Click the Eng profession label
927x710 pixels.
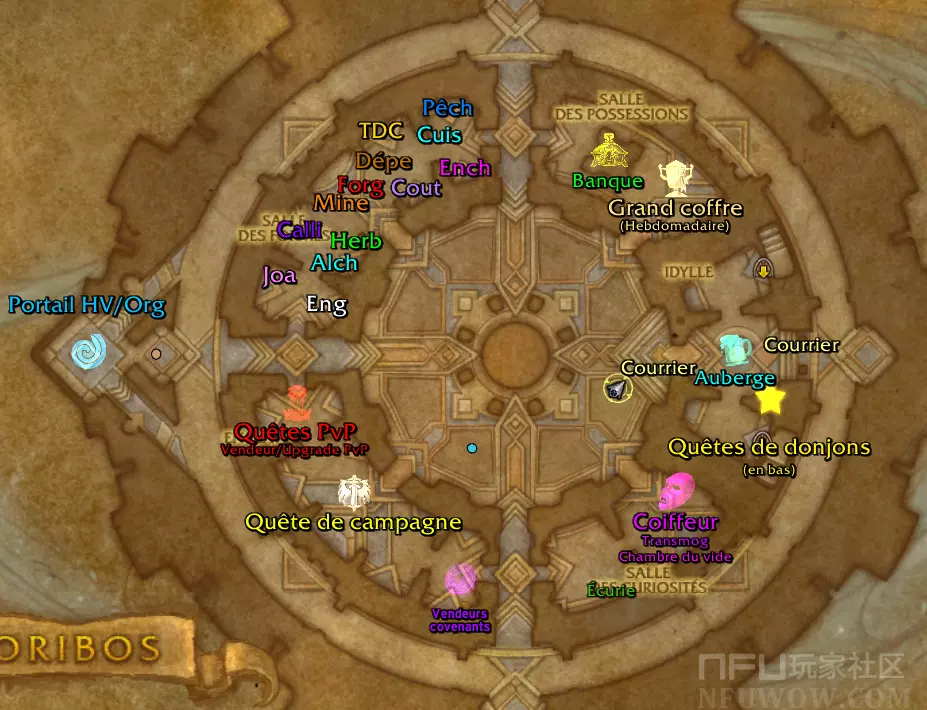(x=326, y=304)
